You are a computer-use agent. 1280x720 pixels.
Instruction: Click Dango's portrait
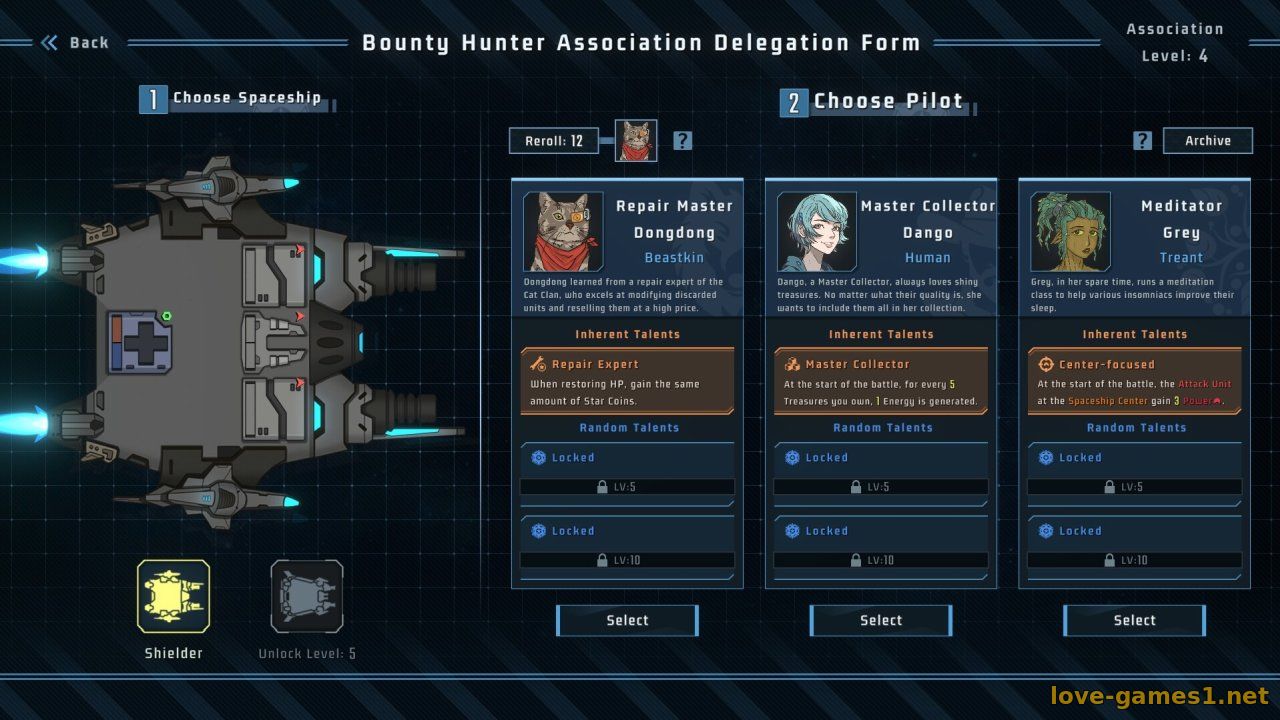coord(817,232)
